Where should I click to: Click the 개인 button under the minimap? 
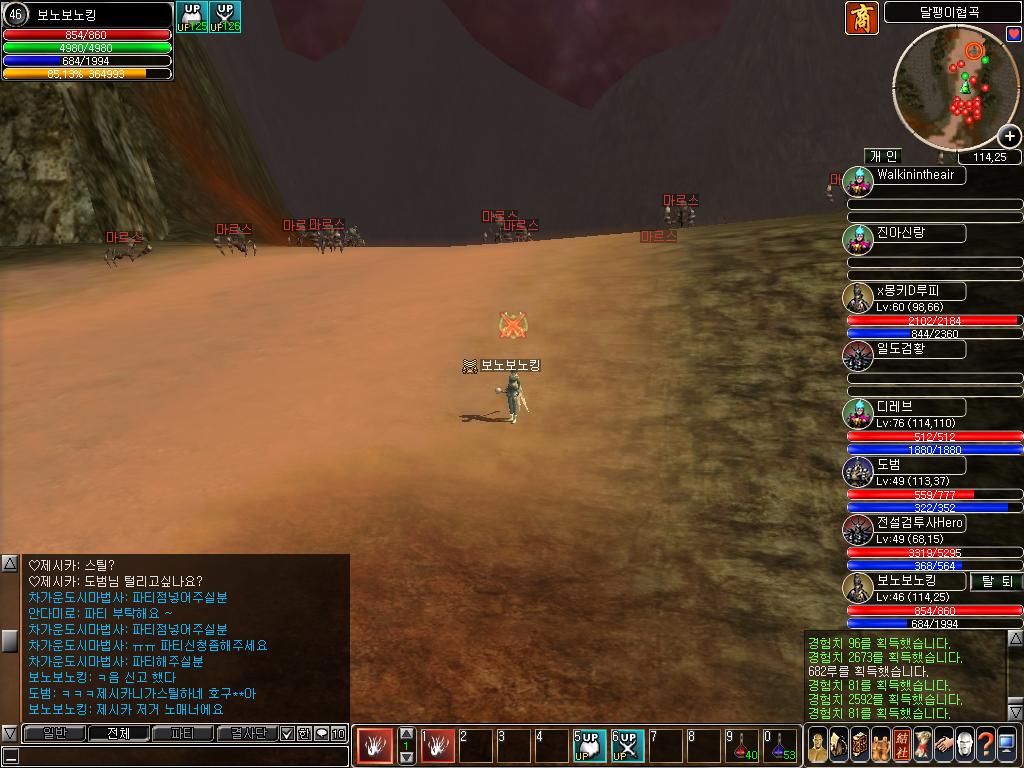[x=883, y=156]
